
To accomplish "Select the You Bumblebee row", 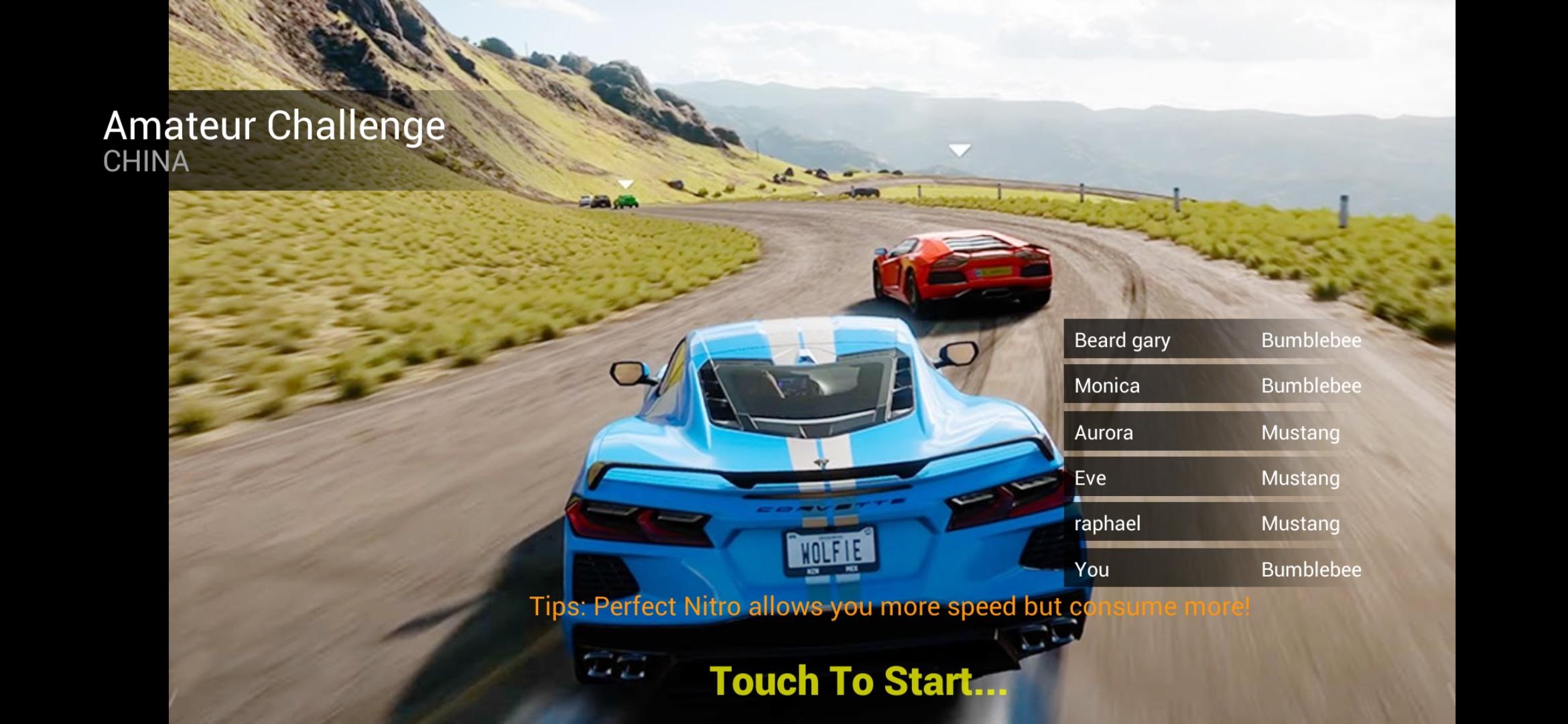I will 1217,569.
